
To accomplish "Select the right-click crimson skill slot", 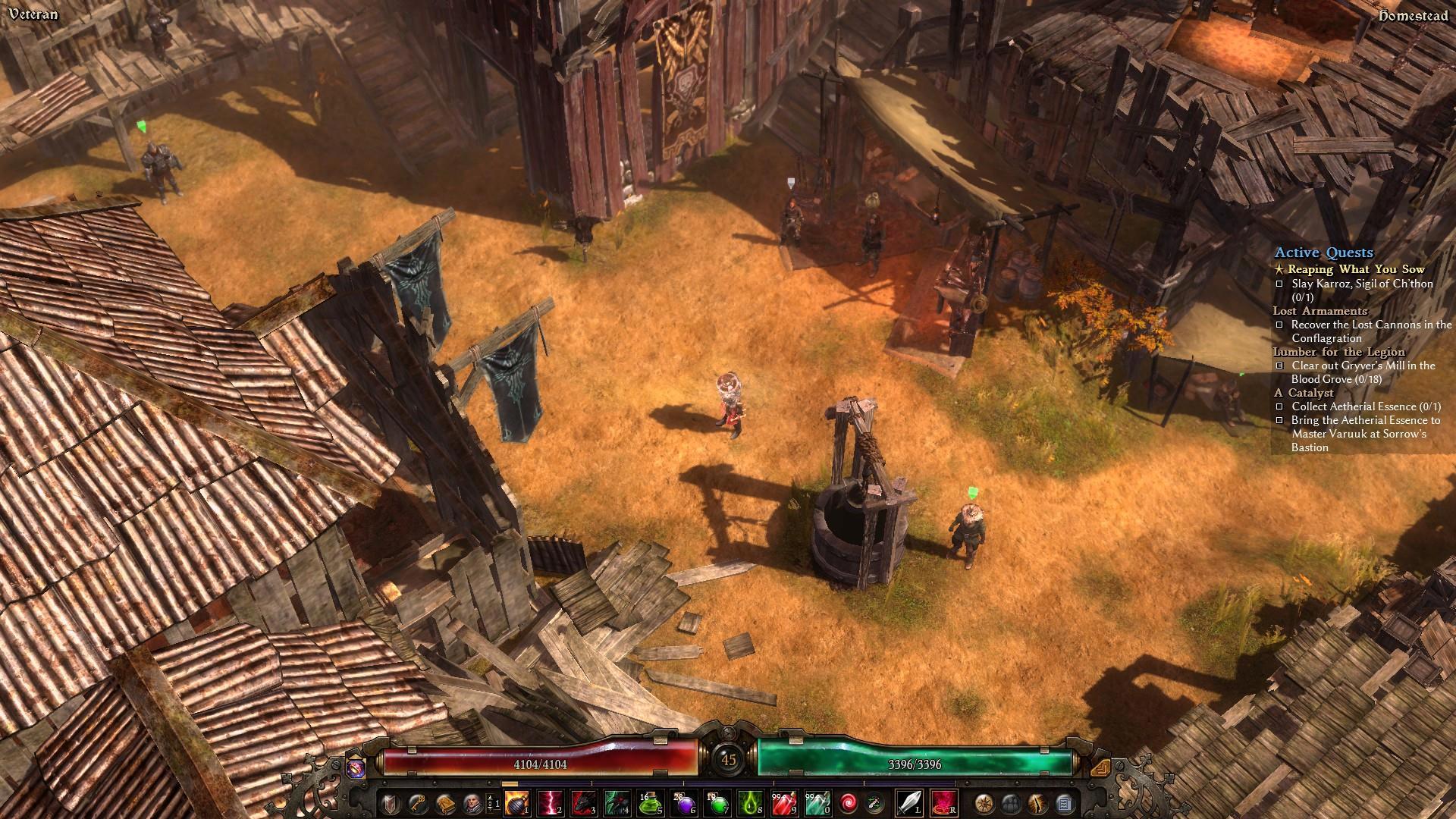I will tap(943, 802).
